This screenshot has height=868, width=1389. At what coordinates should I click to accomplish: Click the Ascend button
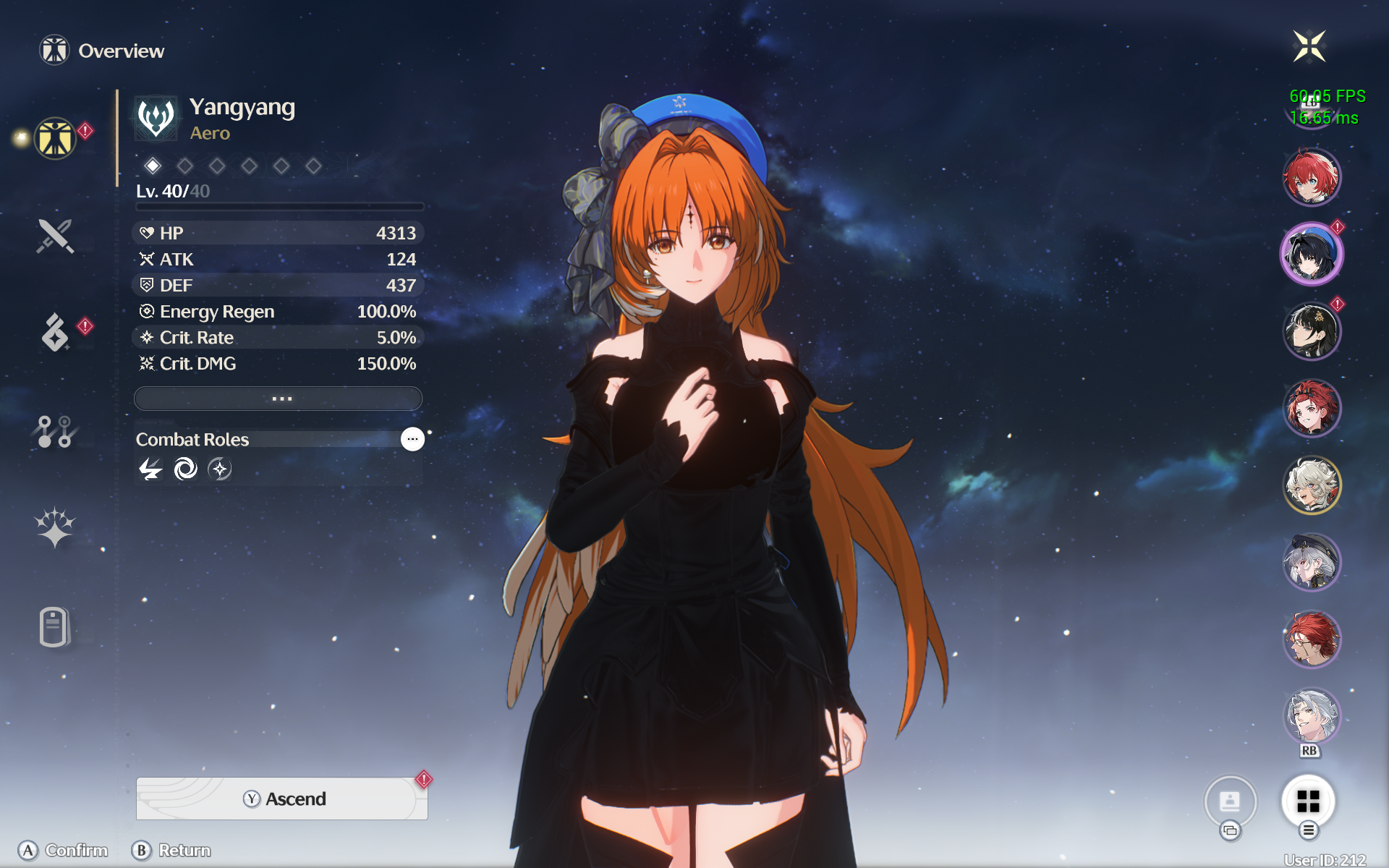point(282,799)
